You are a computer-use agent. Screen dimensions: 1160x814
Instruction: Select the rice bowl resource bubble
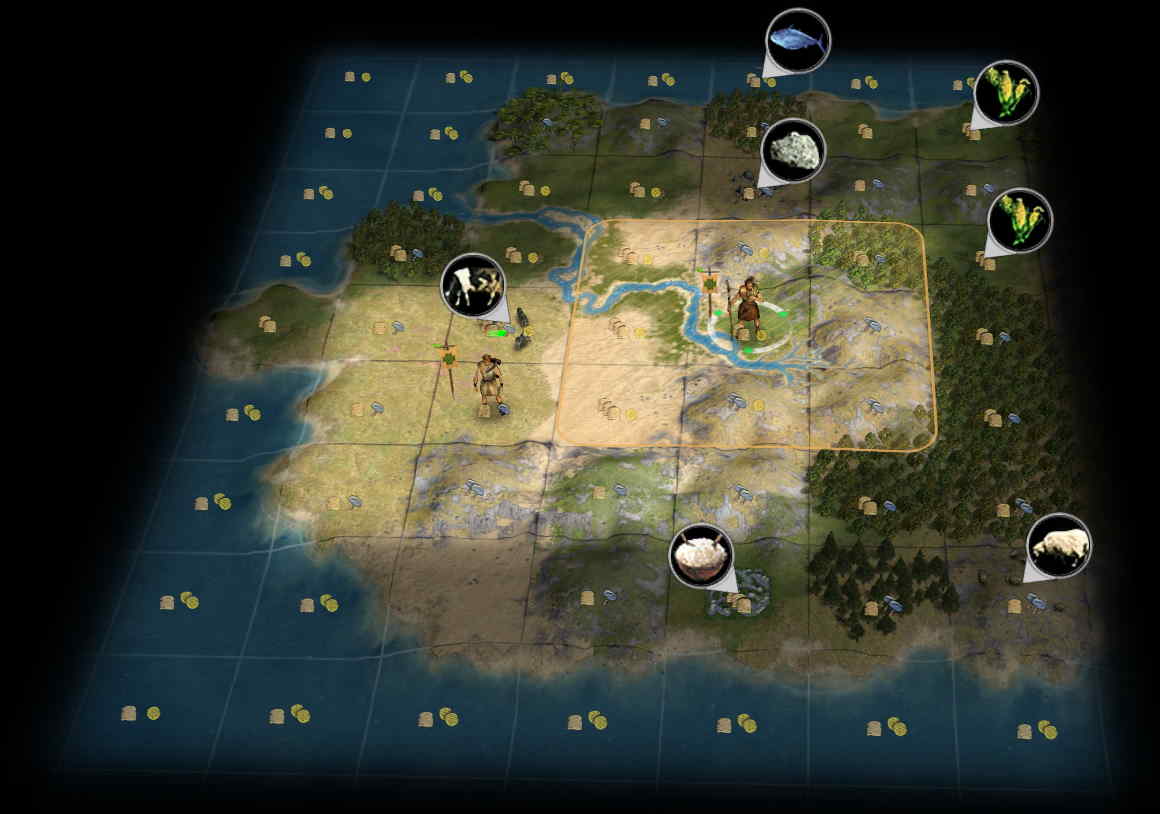coord(700,555)
